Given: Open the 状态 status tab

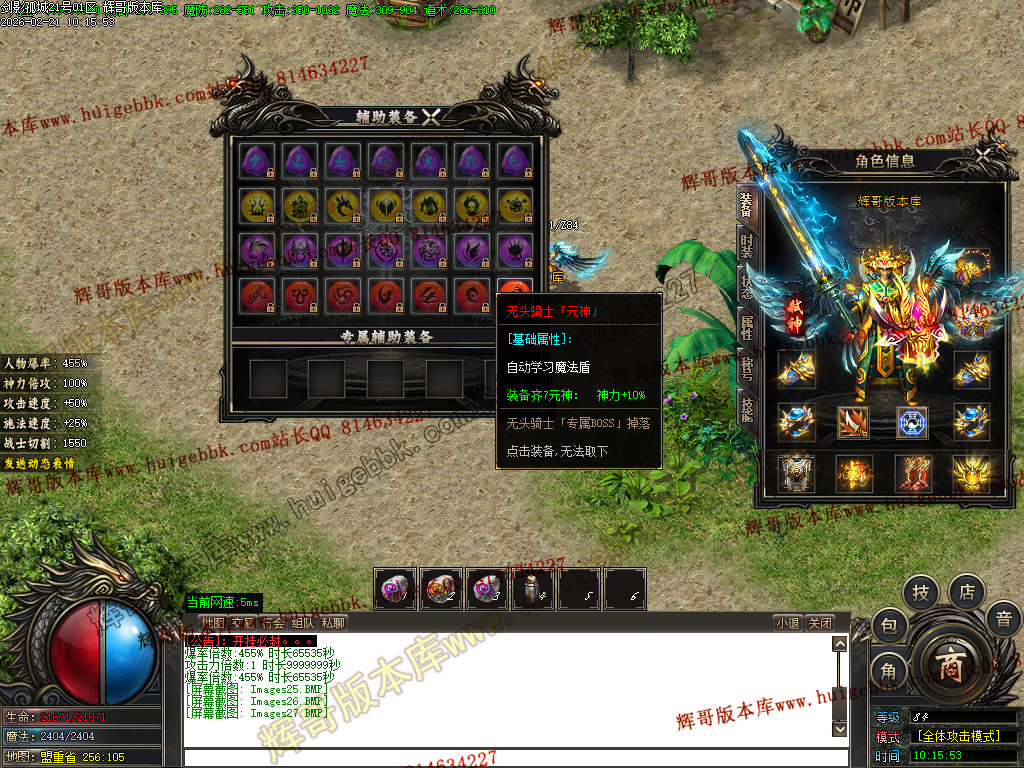Looking at the screenshot, I should pyautogui.click(x=746, y=284).
